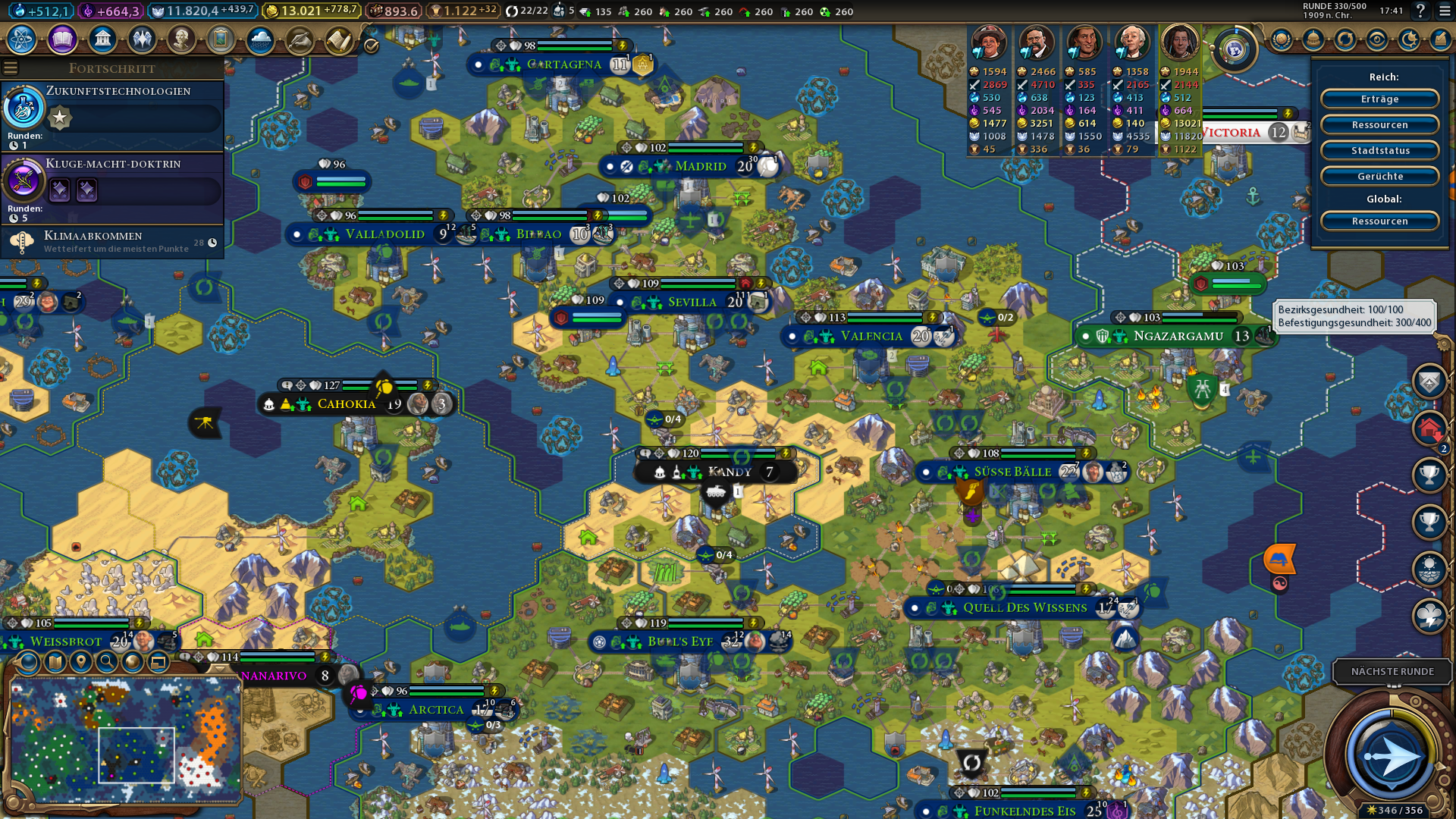Open the government building icon
1456x819 pixels.
102,39
